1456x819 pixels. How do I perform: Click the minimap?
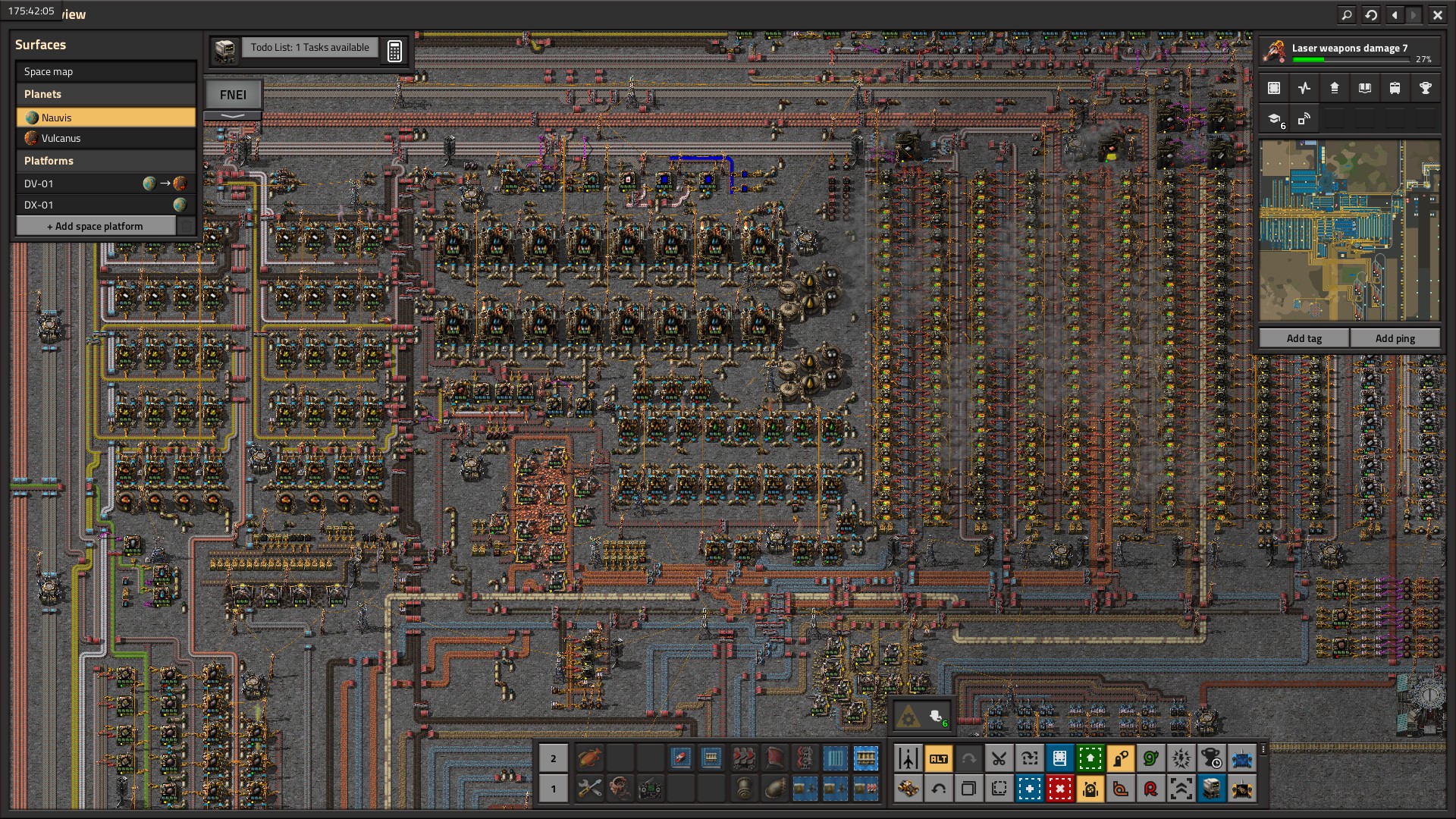coord(1349,231)
